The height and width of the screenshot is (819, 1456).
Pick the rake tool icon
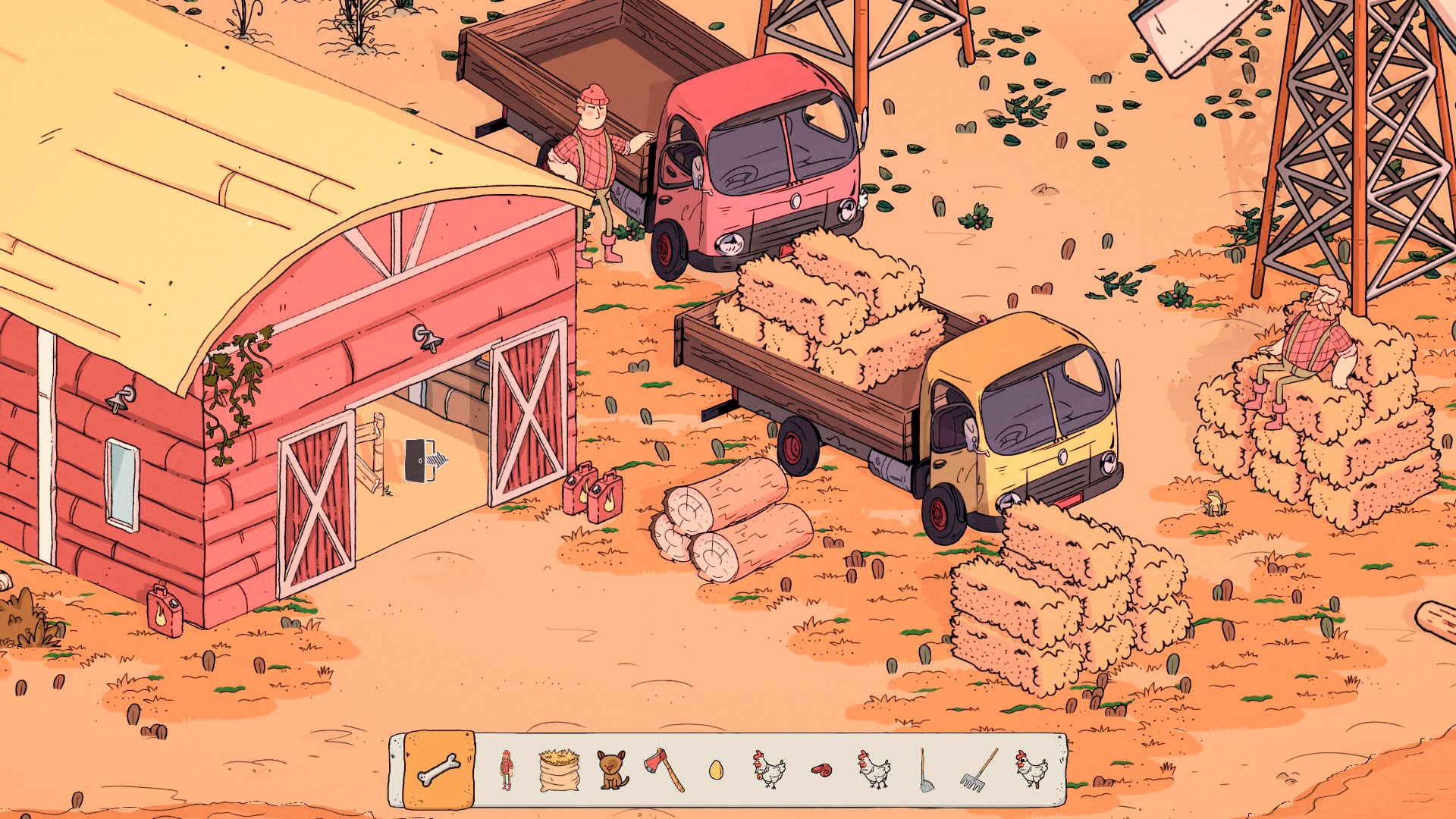979,770
